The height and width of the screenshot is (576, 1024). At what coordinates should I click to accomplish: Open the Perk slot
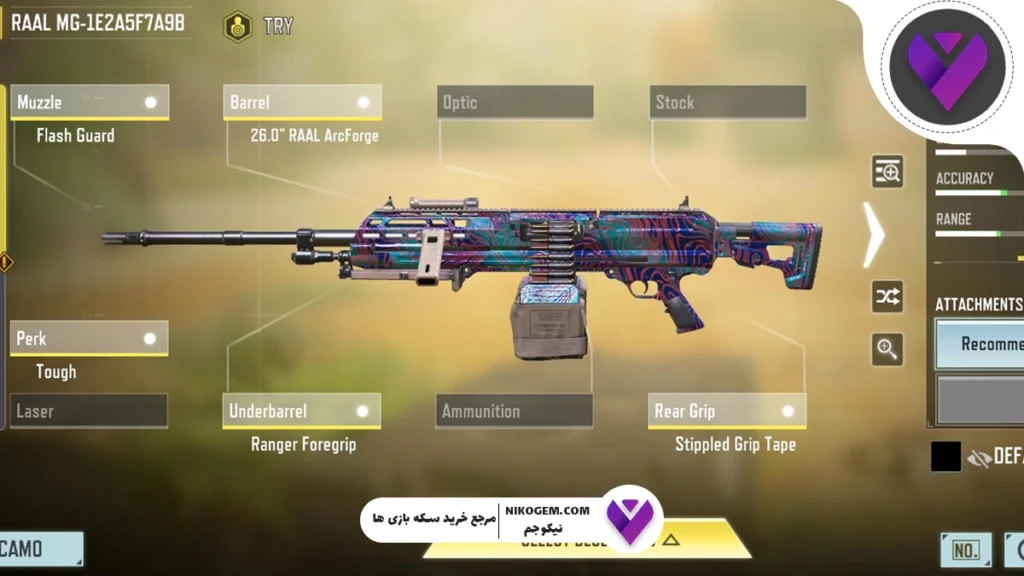[89, 338]
